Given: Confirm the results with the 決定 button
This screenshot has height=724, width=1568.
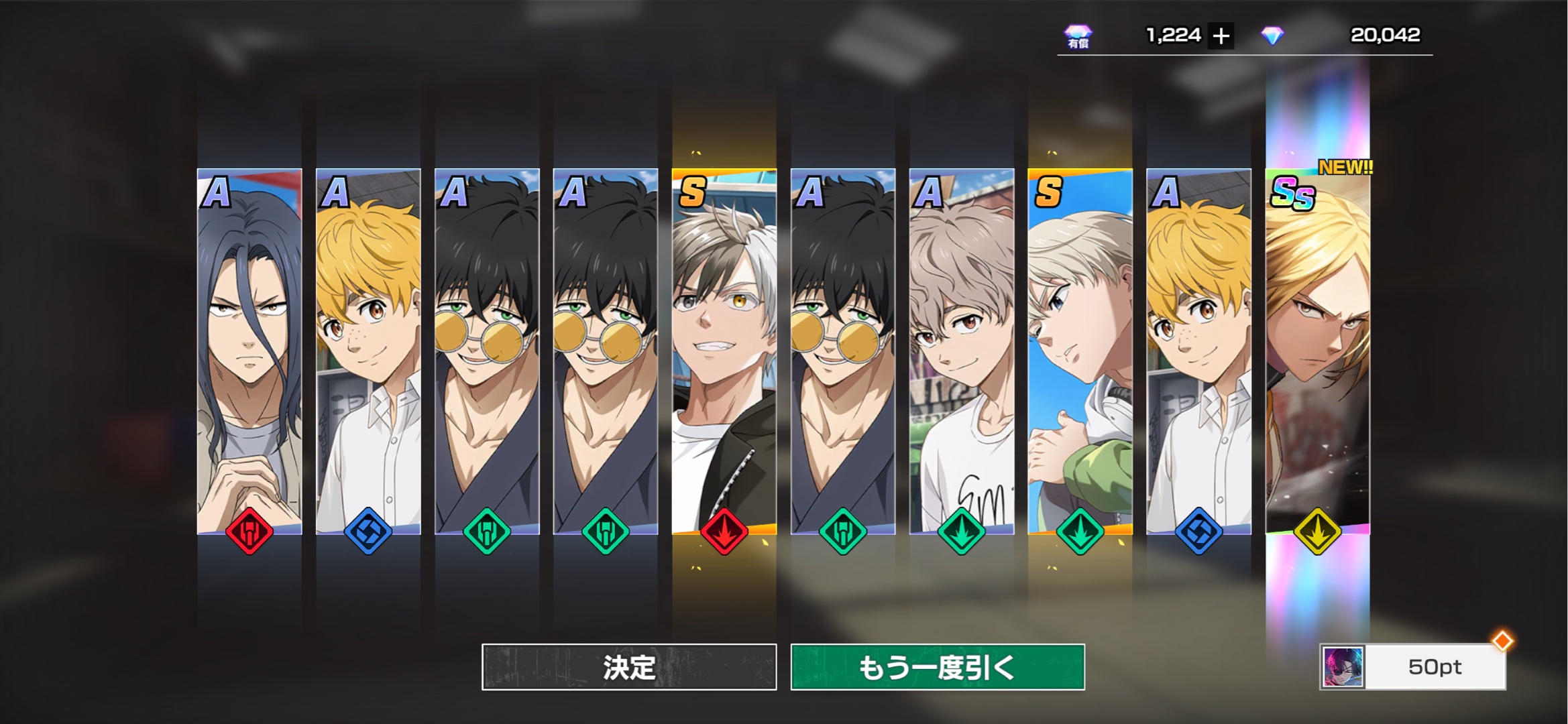Looking at the screenshot, I should pos(628,667).
